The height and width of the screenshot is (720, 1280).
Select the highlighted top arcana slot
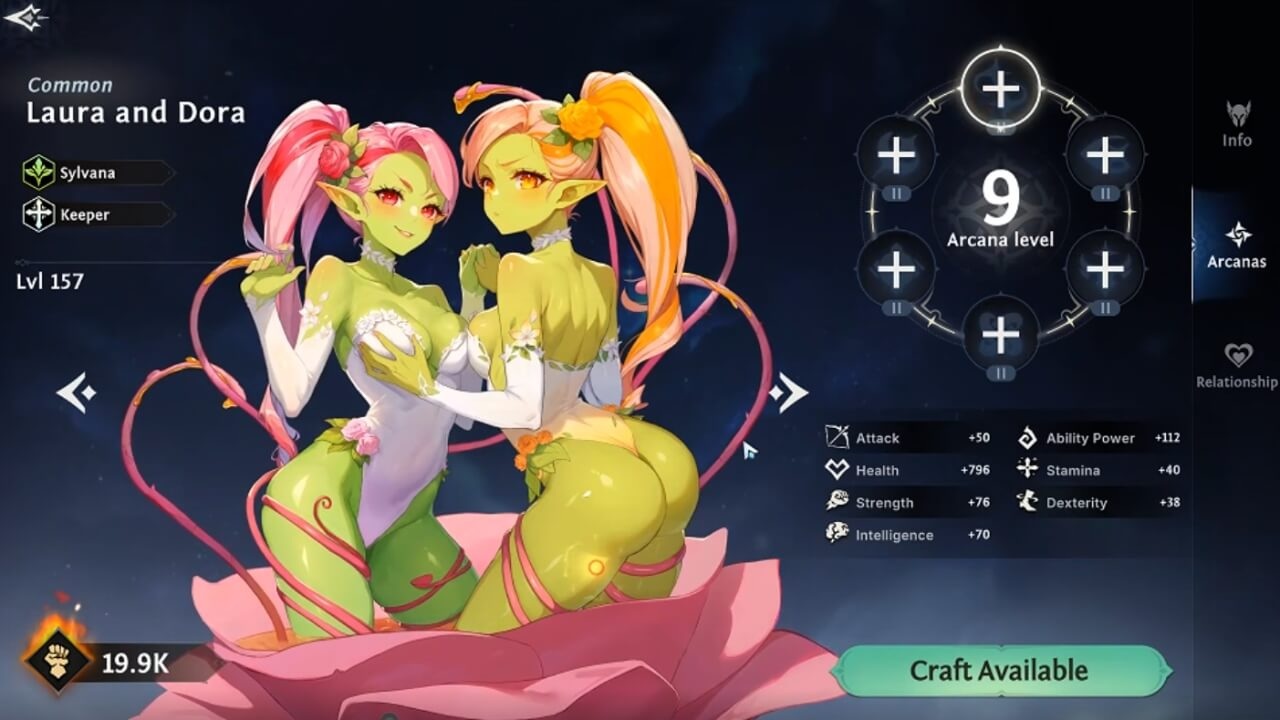[x=1000, y=90]
